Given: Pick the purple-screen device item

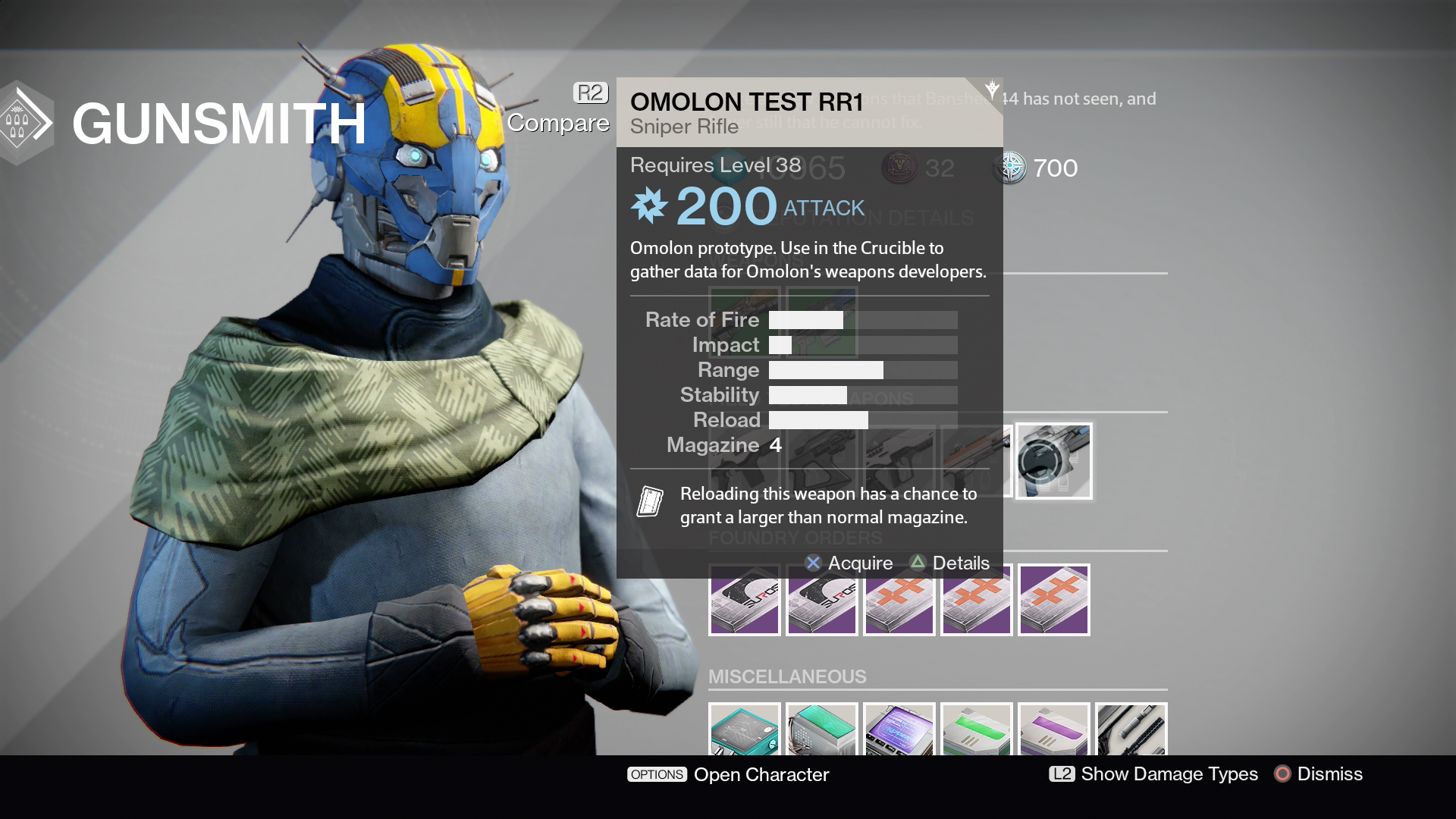Looking at the screenshot, I should (x=899, y=730).
